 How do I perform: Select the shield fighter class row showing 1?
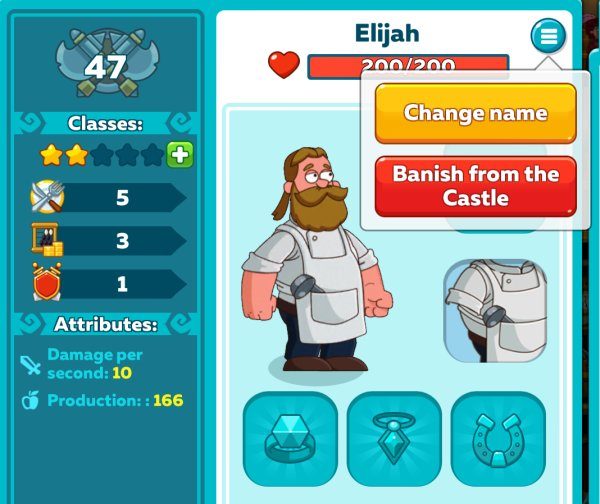[x=107, y=284]
